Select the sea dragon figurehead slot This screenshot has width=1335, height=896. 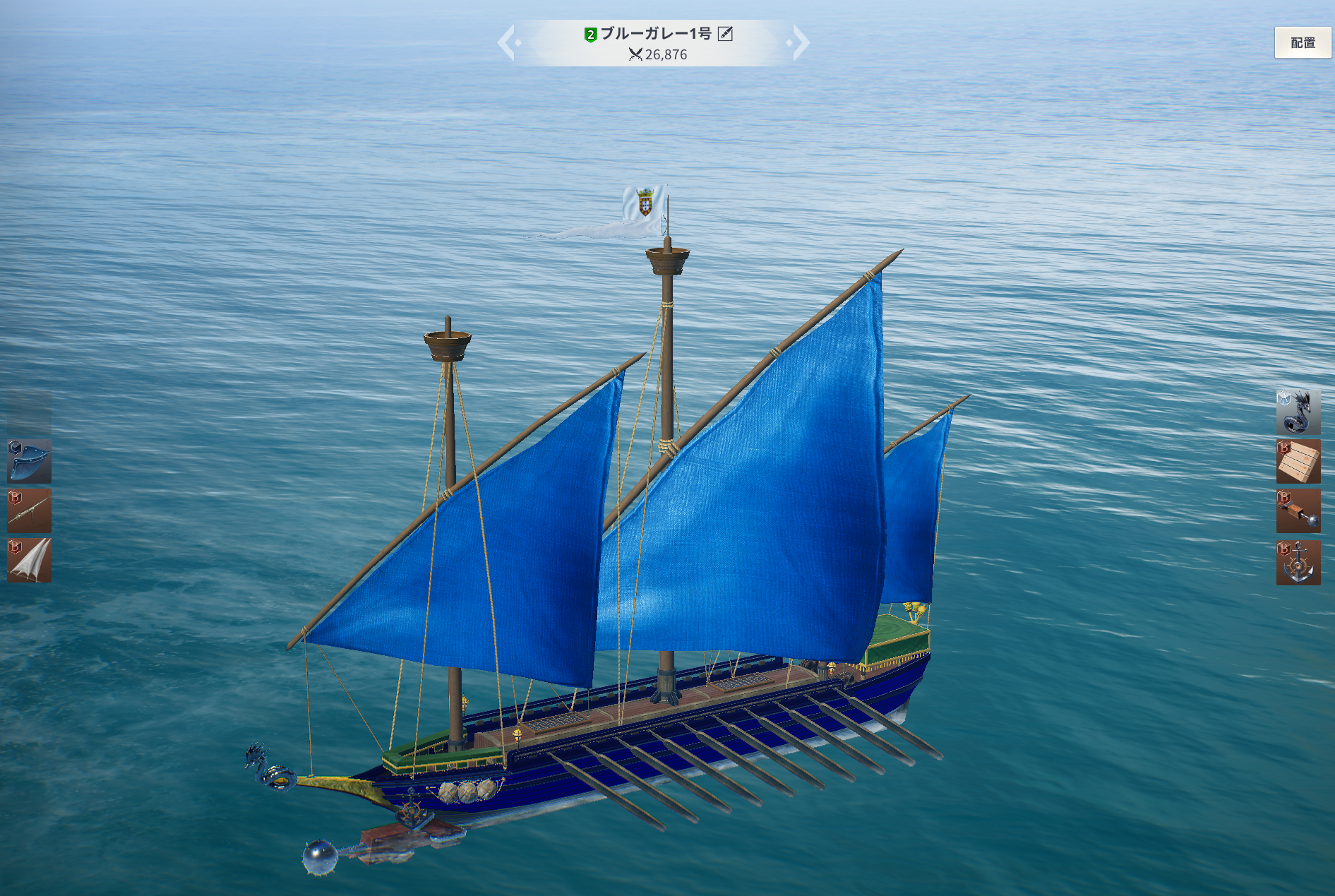[1298, 412]
